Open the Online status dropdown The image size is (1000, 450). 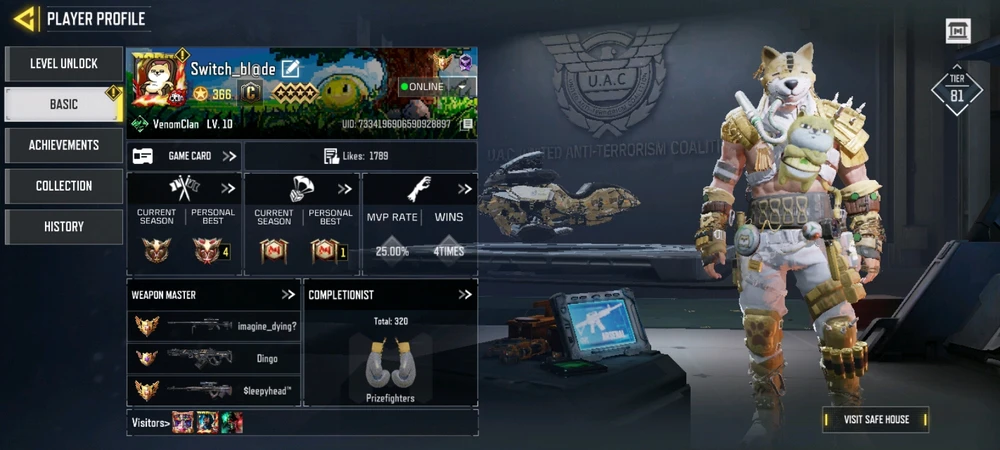click(462, 87)
